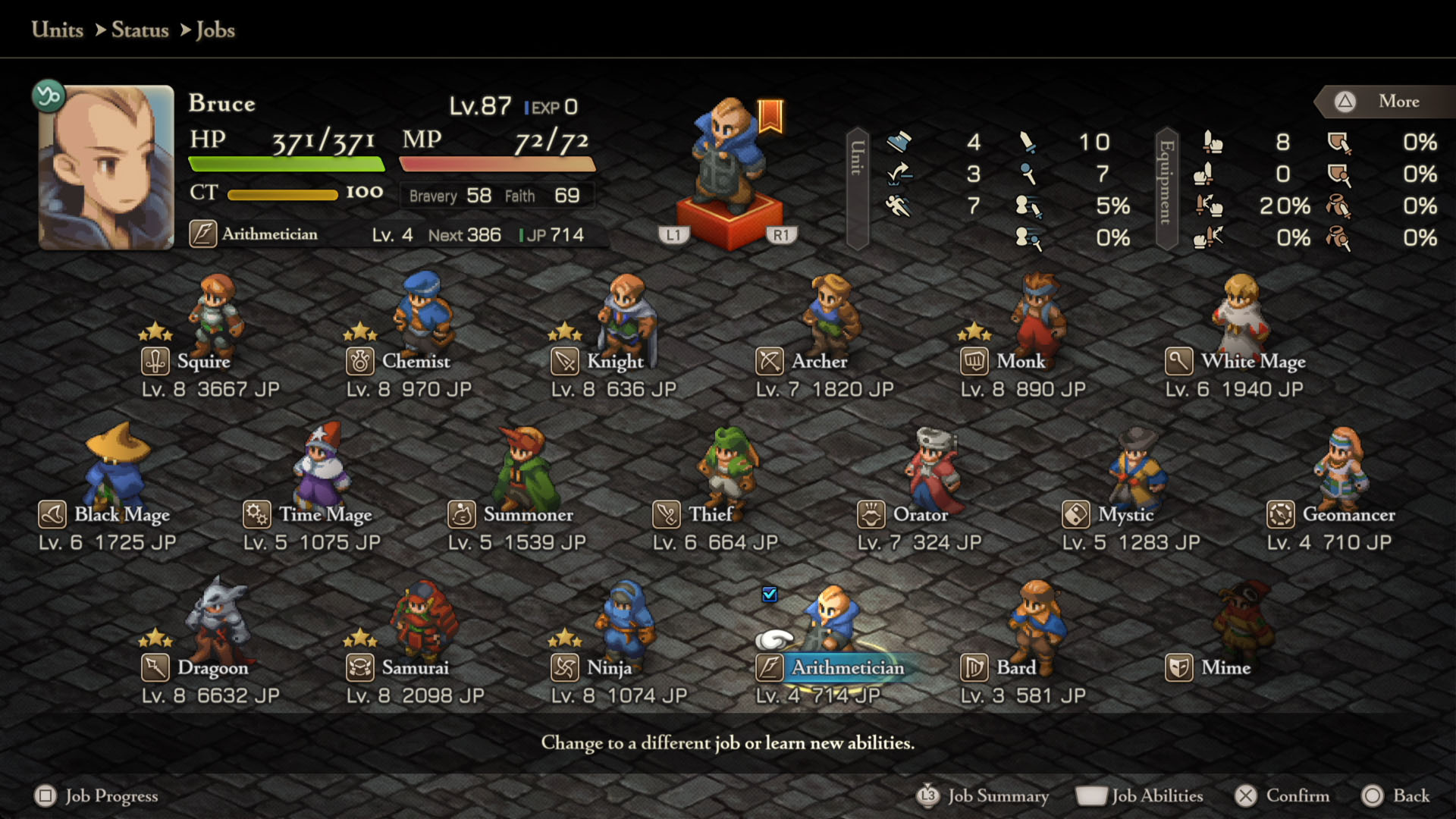The height and width of the screenshot is (819, 1456).
Task: Pick the Time Mage job
Action: (325, 515)
